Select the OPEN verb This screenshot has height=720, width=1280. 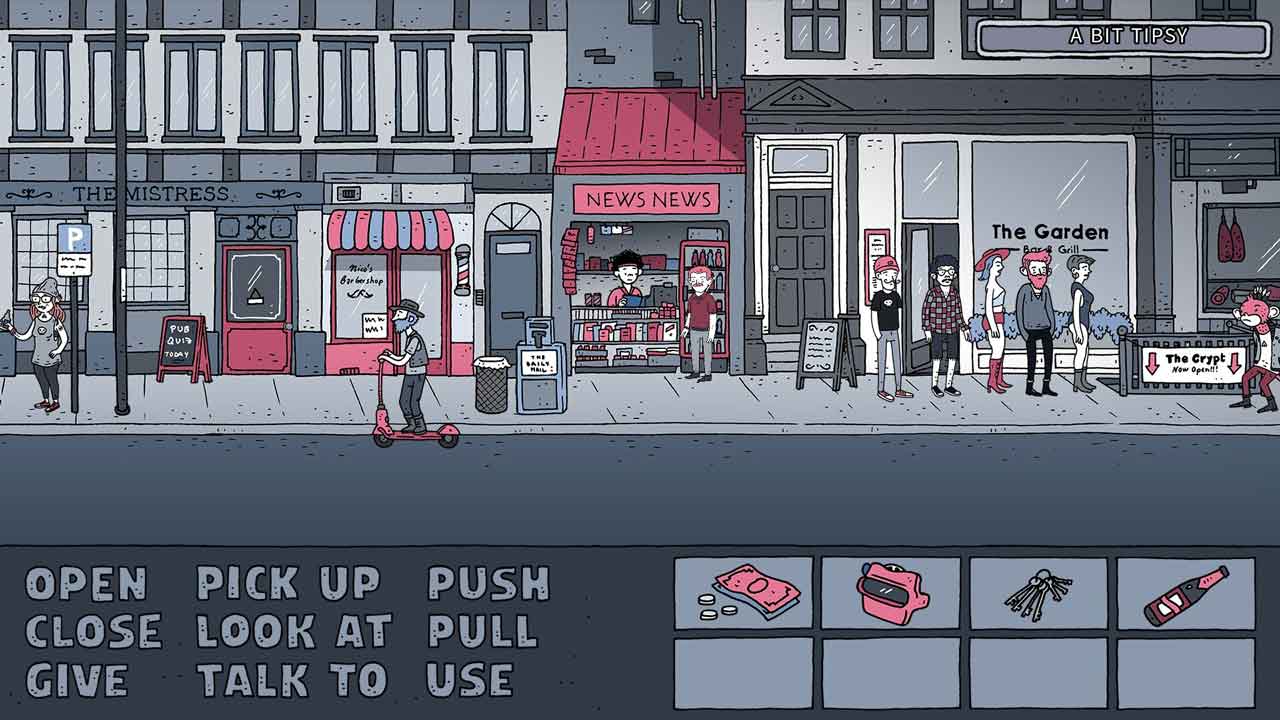click(86, 584)
